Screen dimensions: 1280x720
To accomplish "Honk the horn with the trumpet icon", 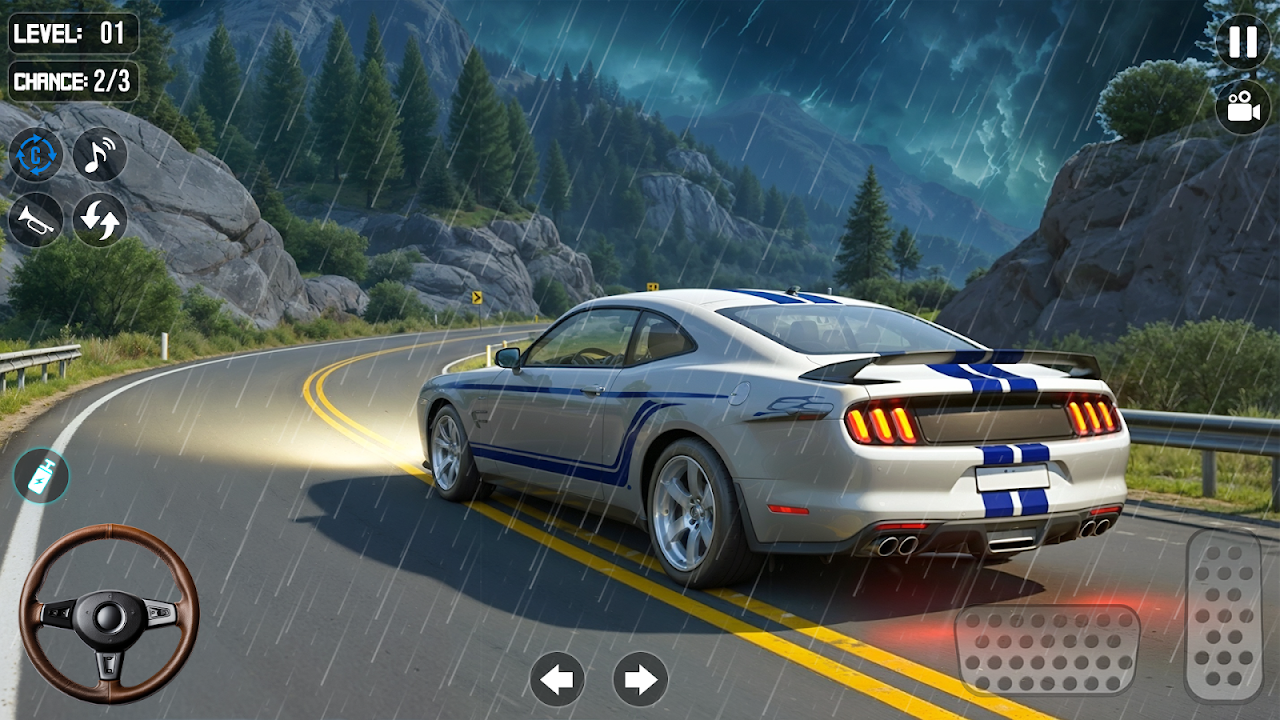I will point(36,219).
